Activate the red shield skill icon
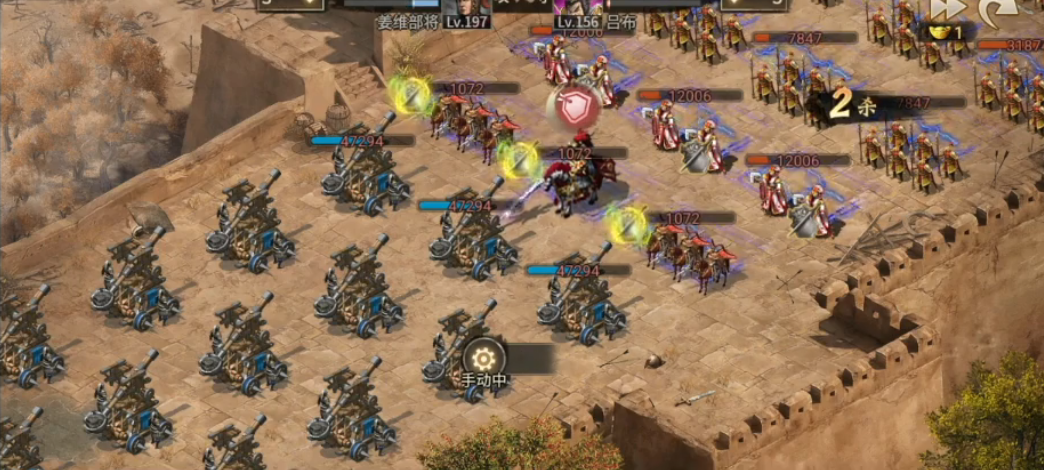Viewport: 1044px width, 470px height. point(573,109)
